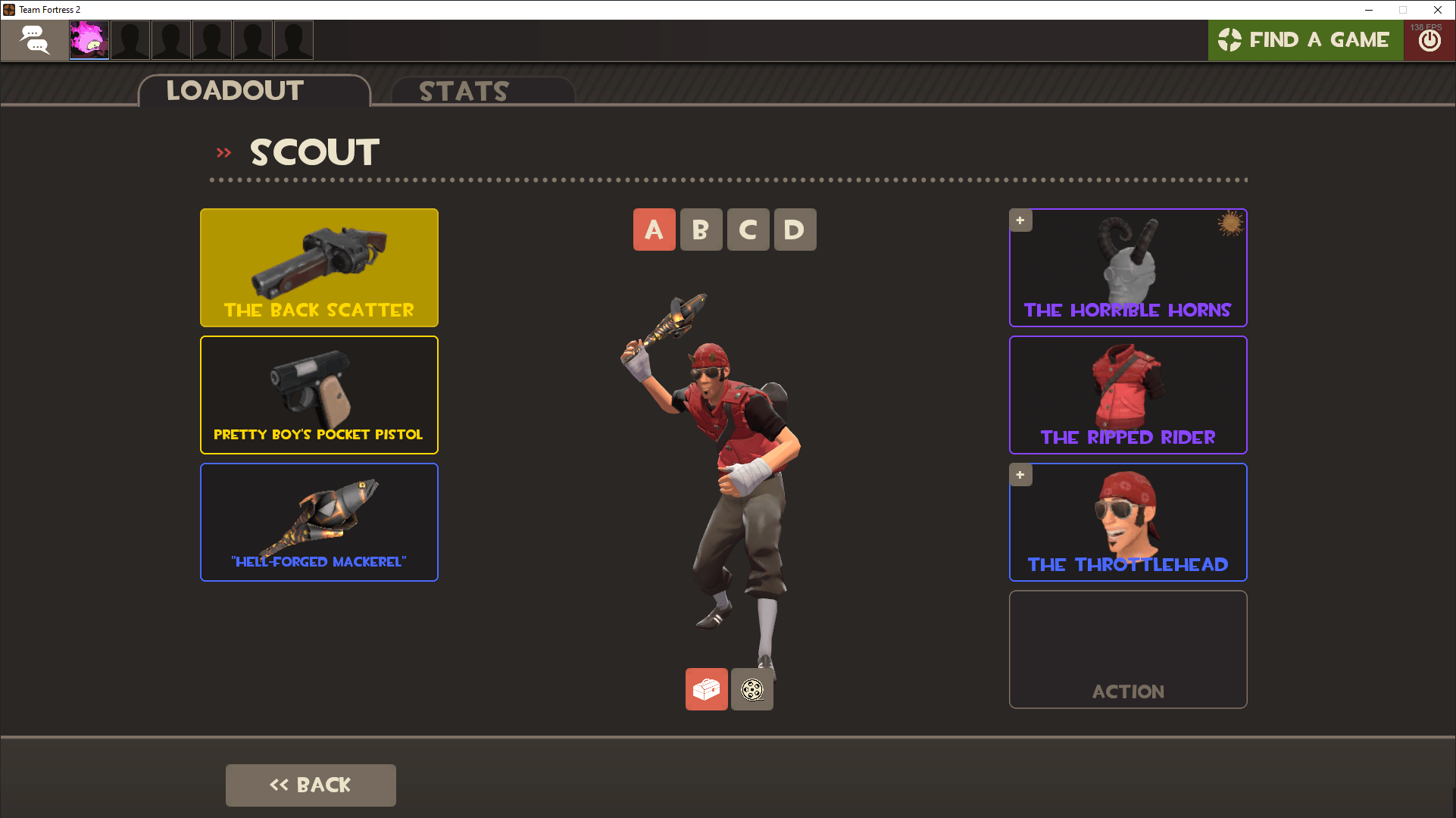Switch to loadout preset C

pos(748,229)
